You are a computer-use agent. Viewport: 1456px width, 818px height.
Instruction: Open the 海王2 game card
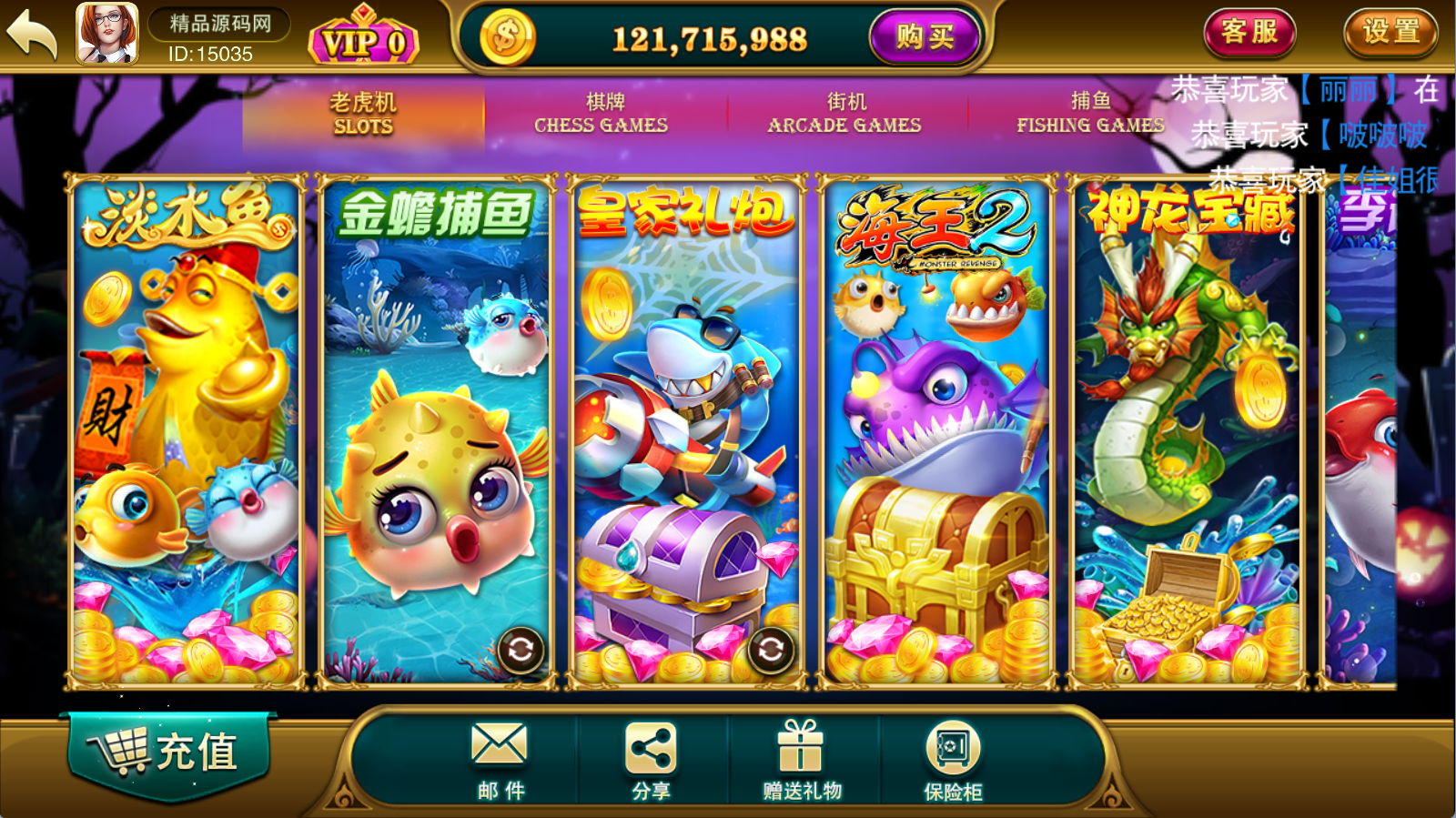937,432
